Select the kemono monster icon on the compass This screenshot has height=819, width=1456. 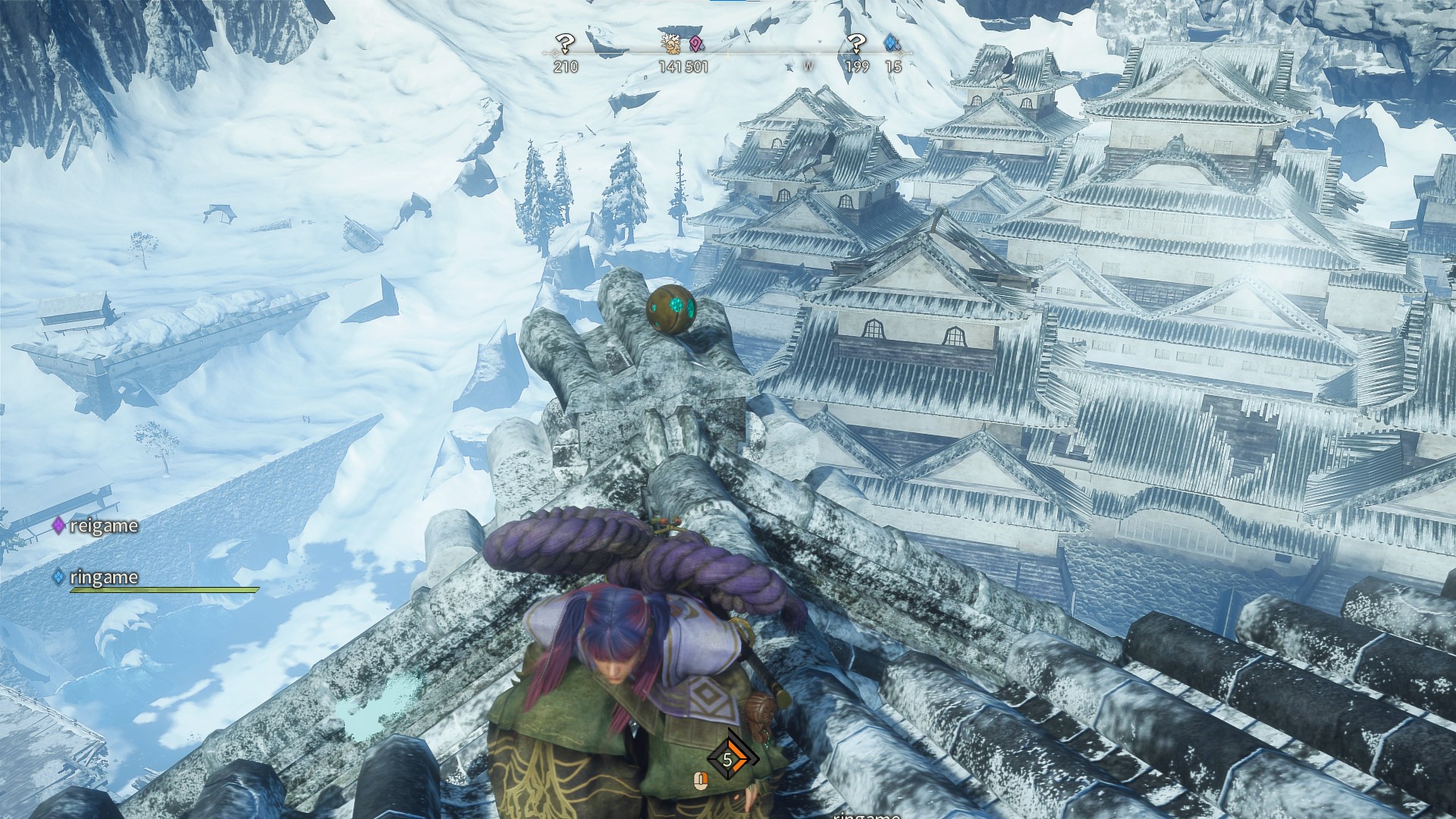[x=671, y=44]
